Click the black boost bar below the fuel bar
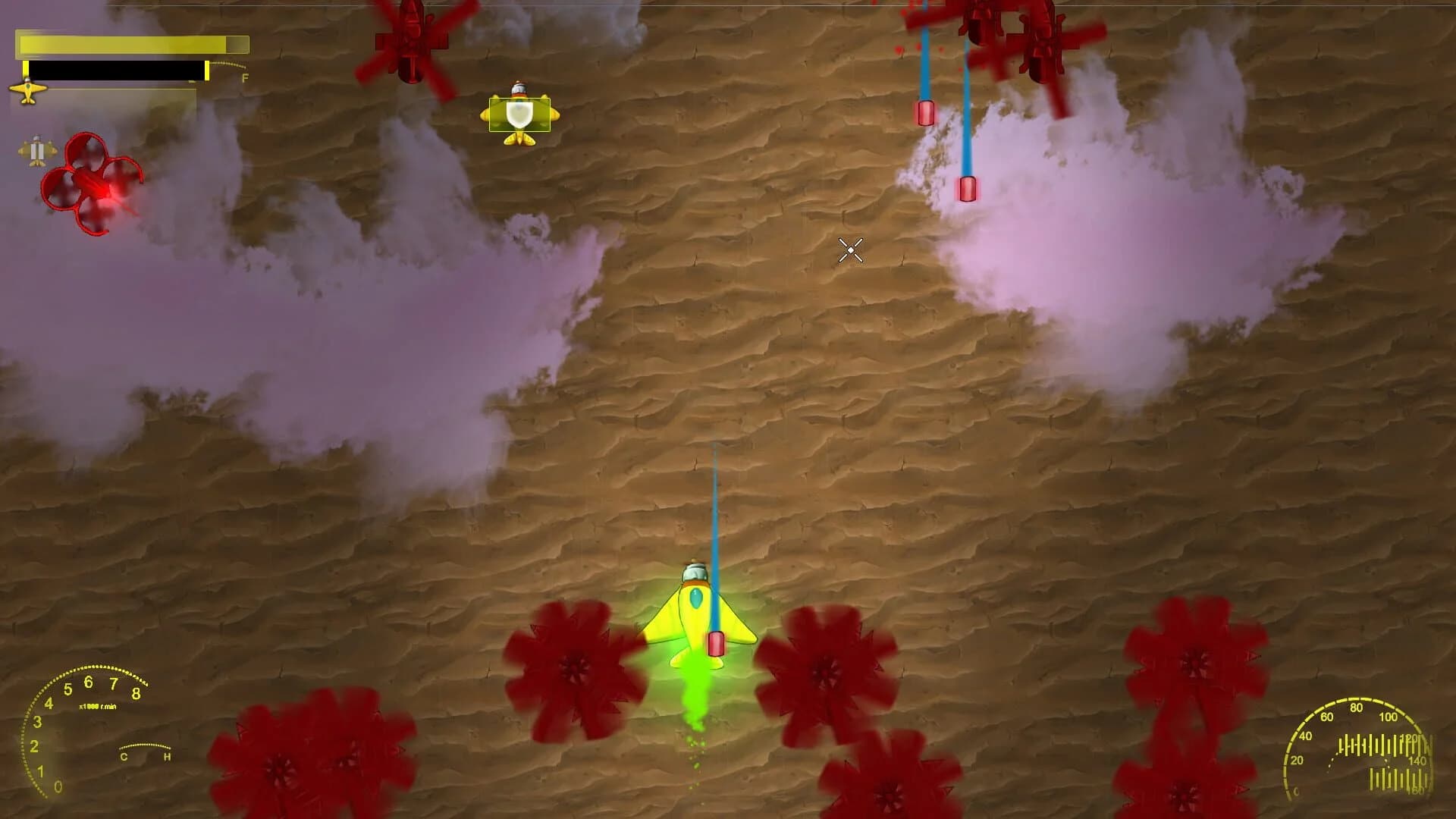The height and width of the screenshot is (819, 1456). coord(118,72)
